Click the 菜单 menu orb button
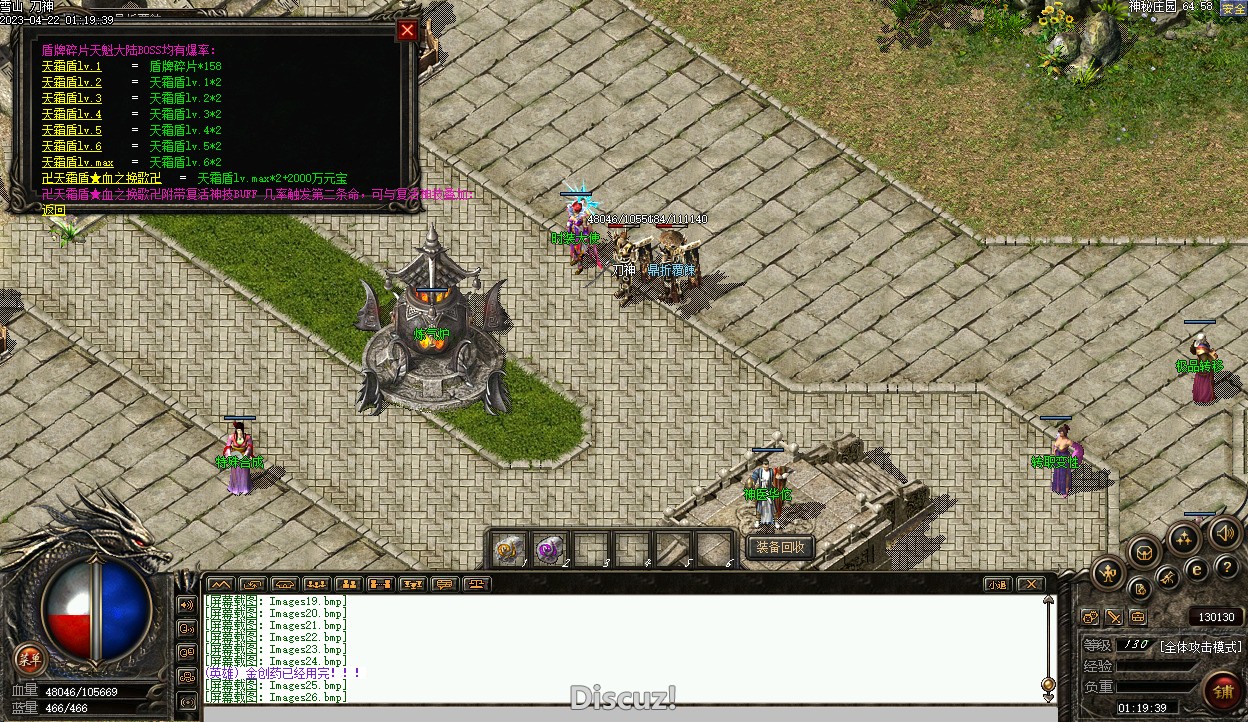 click(x=30, y=658)
